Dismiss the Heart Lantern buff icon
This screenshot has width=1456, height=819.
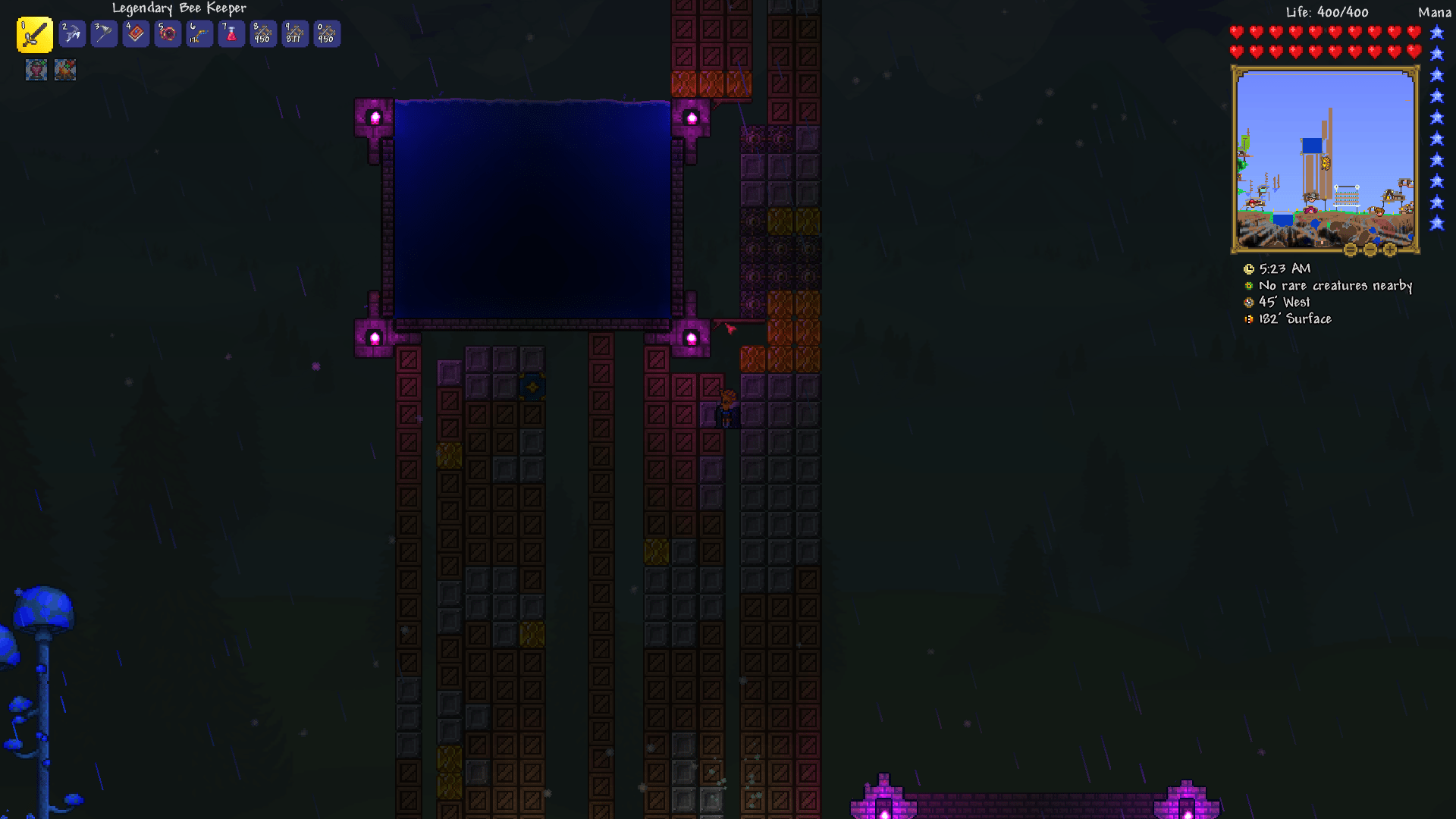36,71
